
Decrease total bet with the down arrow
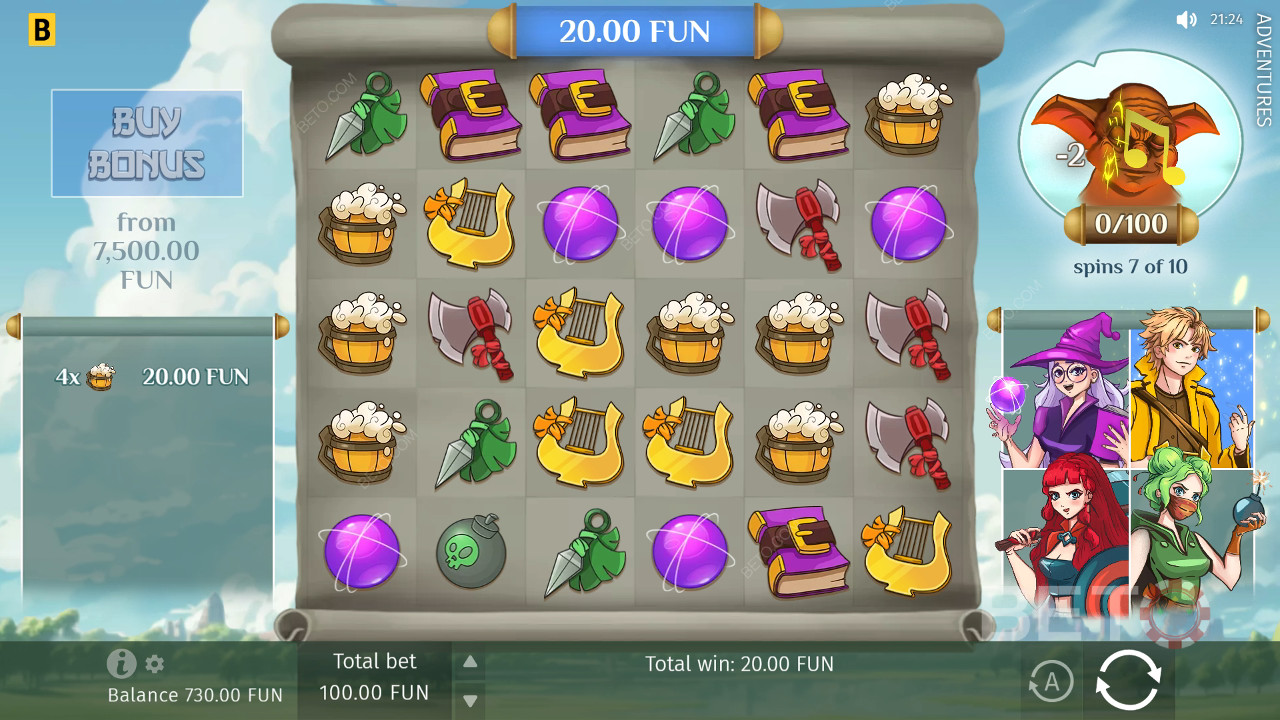click(470, 700)
